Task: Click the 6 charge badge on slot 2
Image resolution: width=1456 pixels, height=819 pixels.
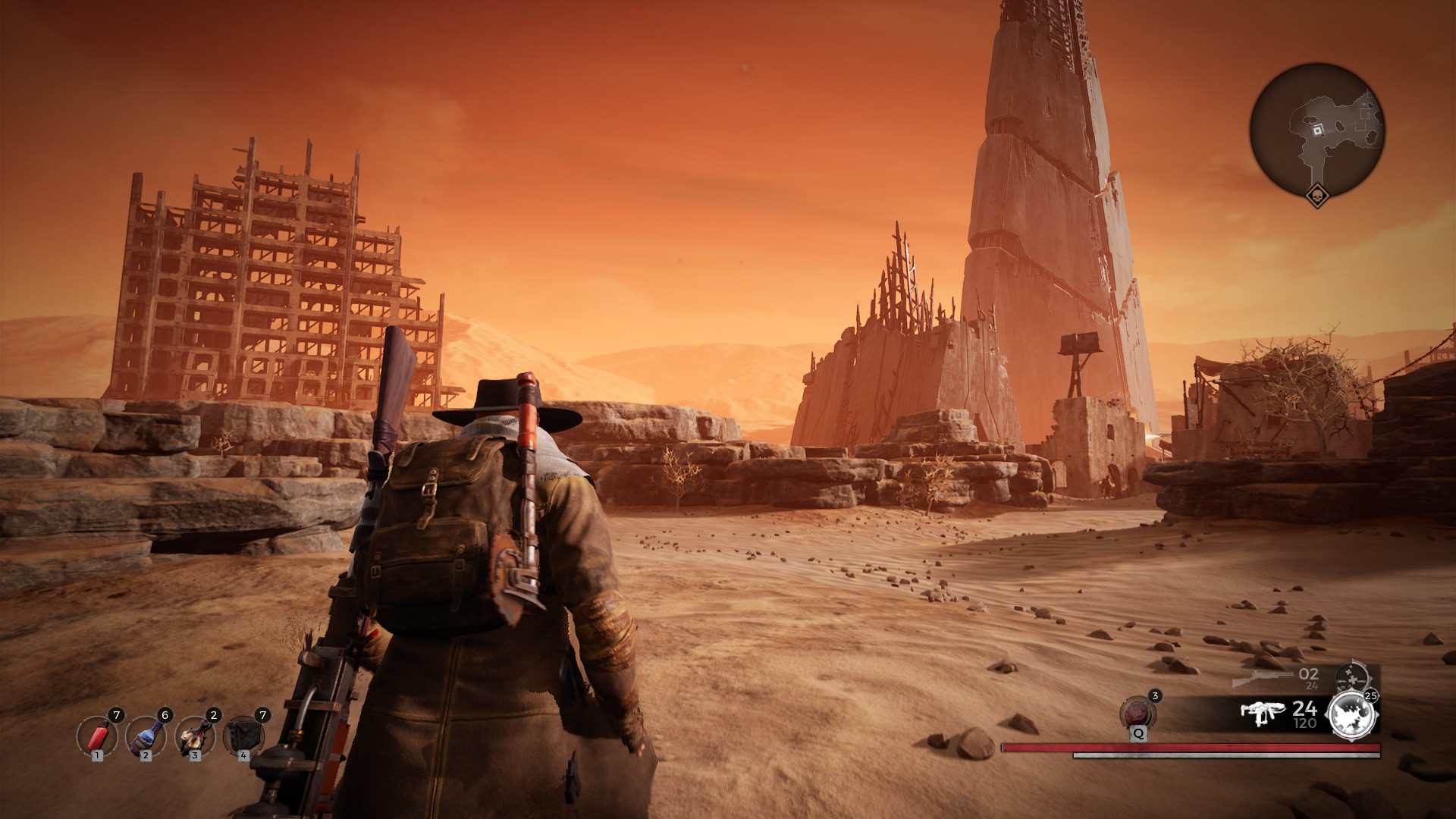Action: [x=165, y=714]
